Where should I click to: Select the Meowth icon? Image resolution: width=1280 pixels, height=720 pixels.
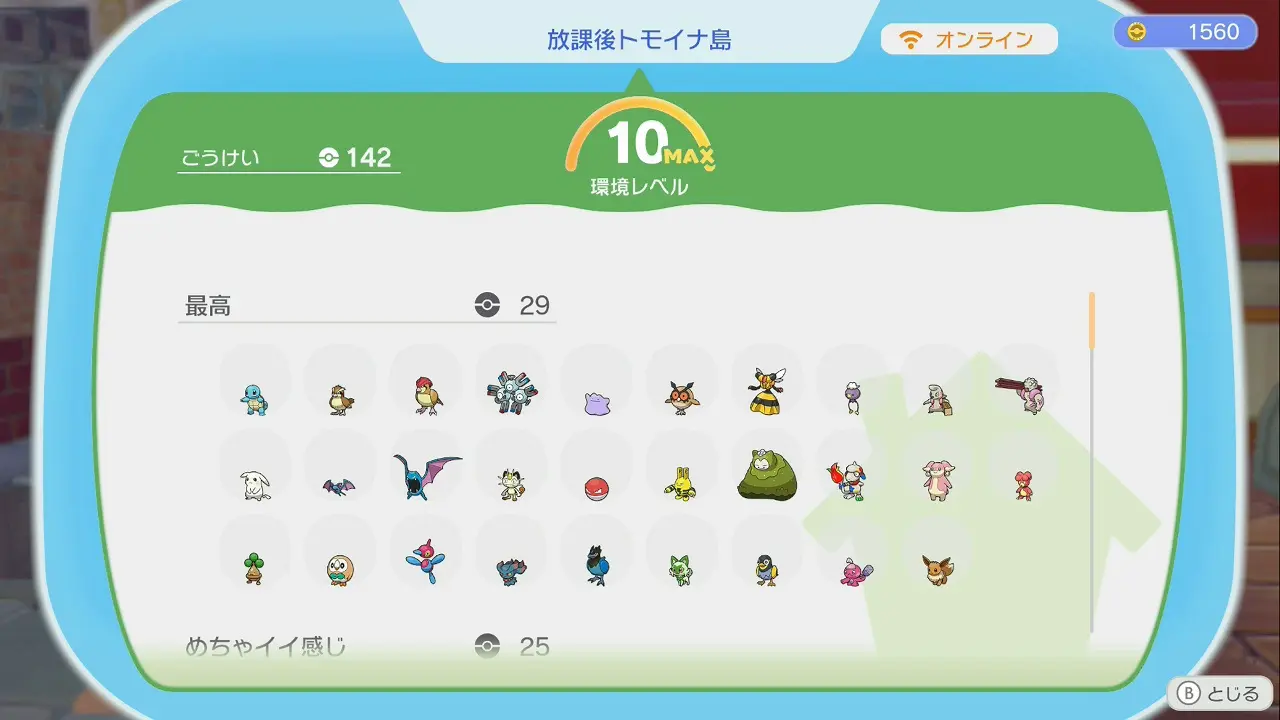click(511, 484)
